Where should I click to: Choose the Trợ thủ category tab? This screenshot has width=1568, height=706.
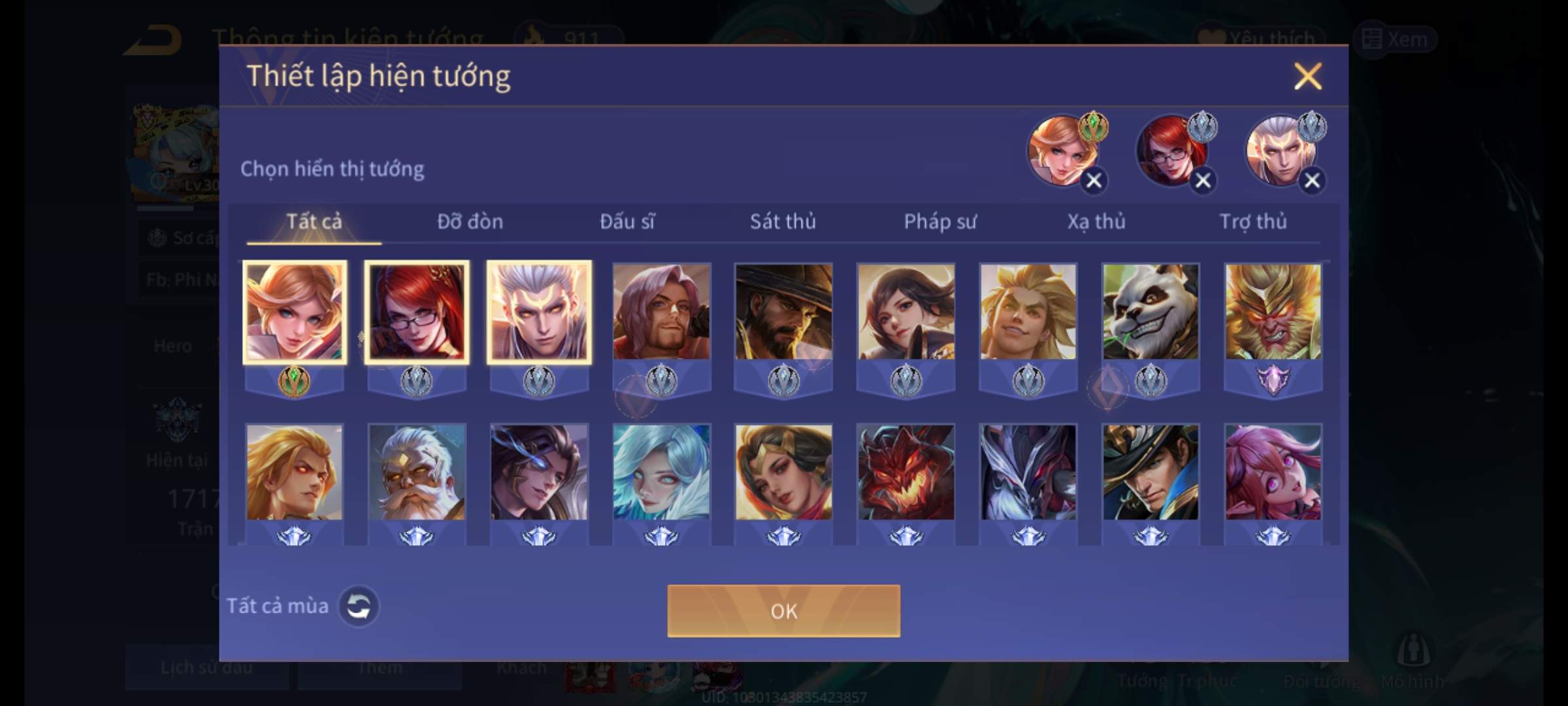click(1253, 222)
